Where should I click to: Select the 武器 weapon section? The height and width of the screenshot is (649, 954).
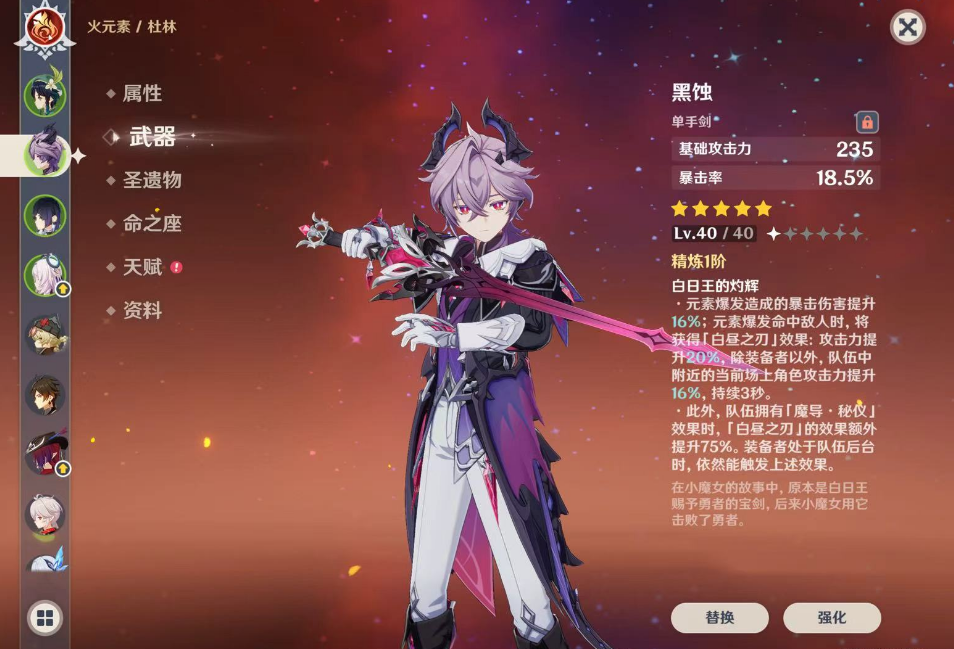click(x=152, y=138)
